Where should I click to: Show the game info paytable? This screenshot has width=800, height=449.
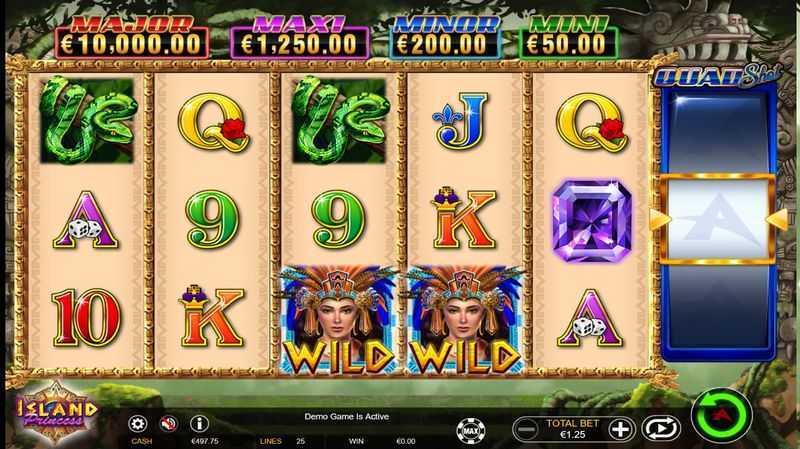(199, 424)
